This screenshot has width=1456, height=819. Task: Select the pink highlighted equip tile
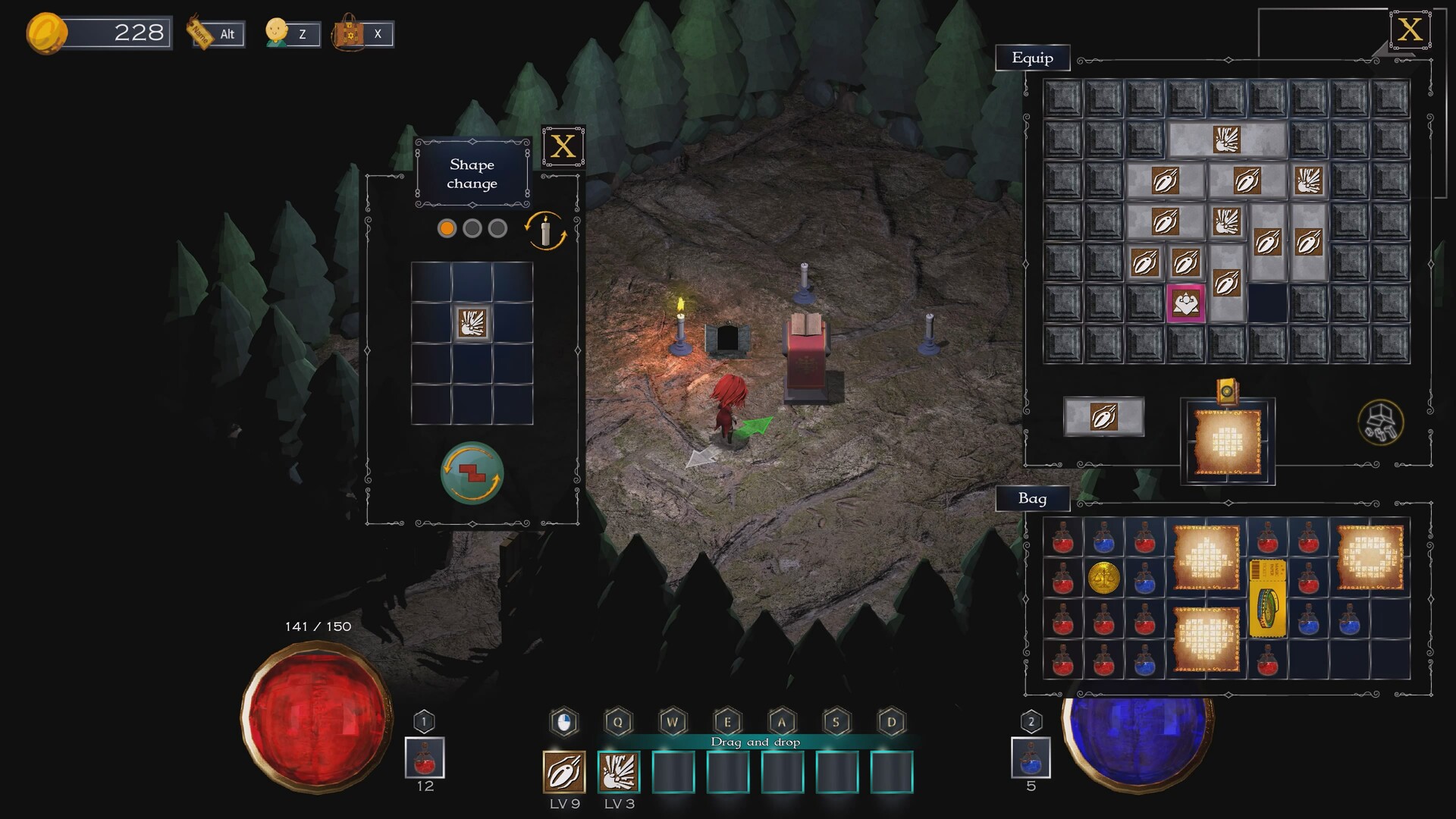click(1185, 304)
